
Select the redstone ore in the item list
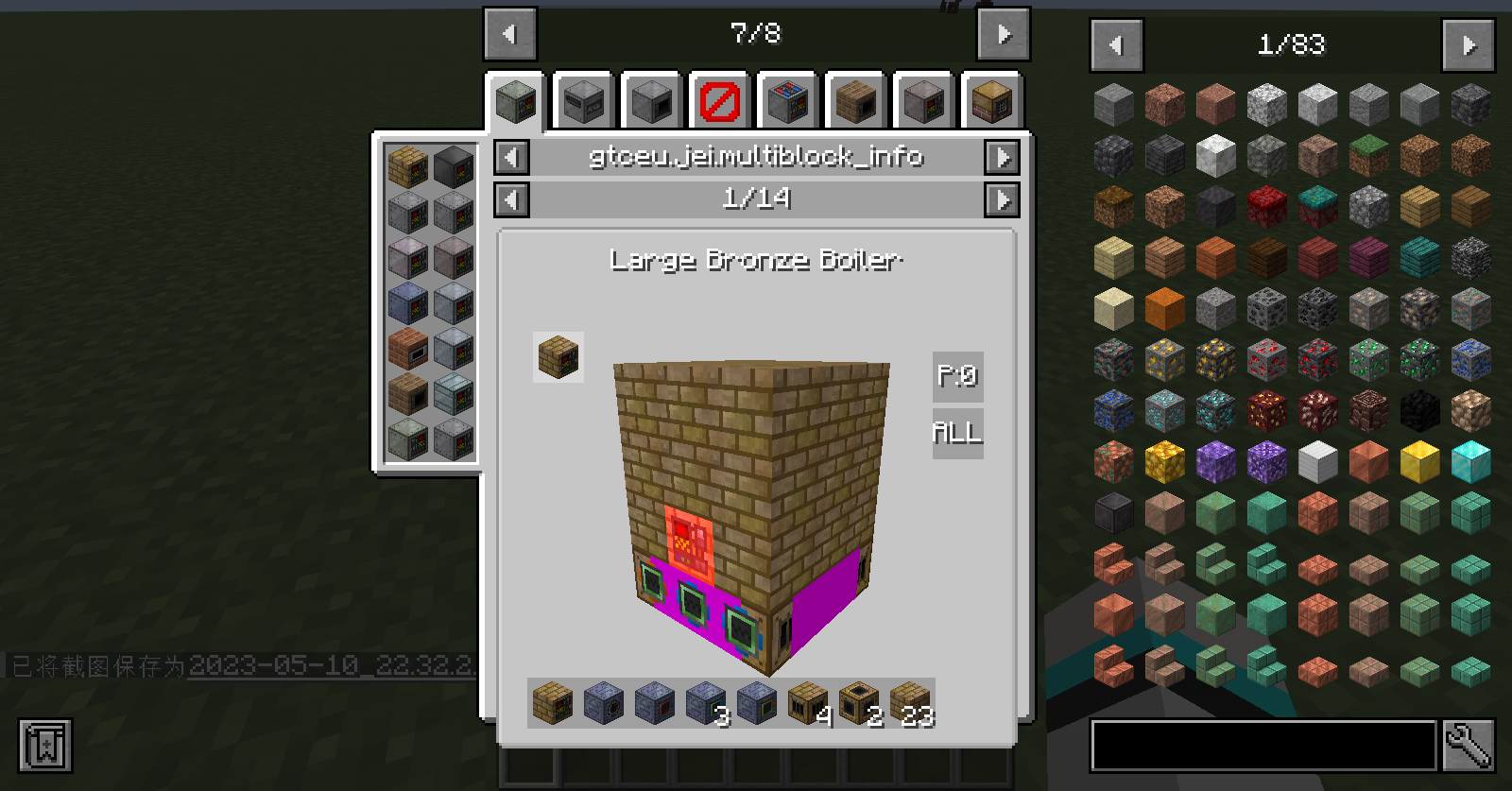[1266, 360]
